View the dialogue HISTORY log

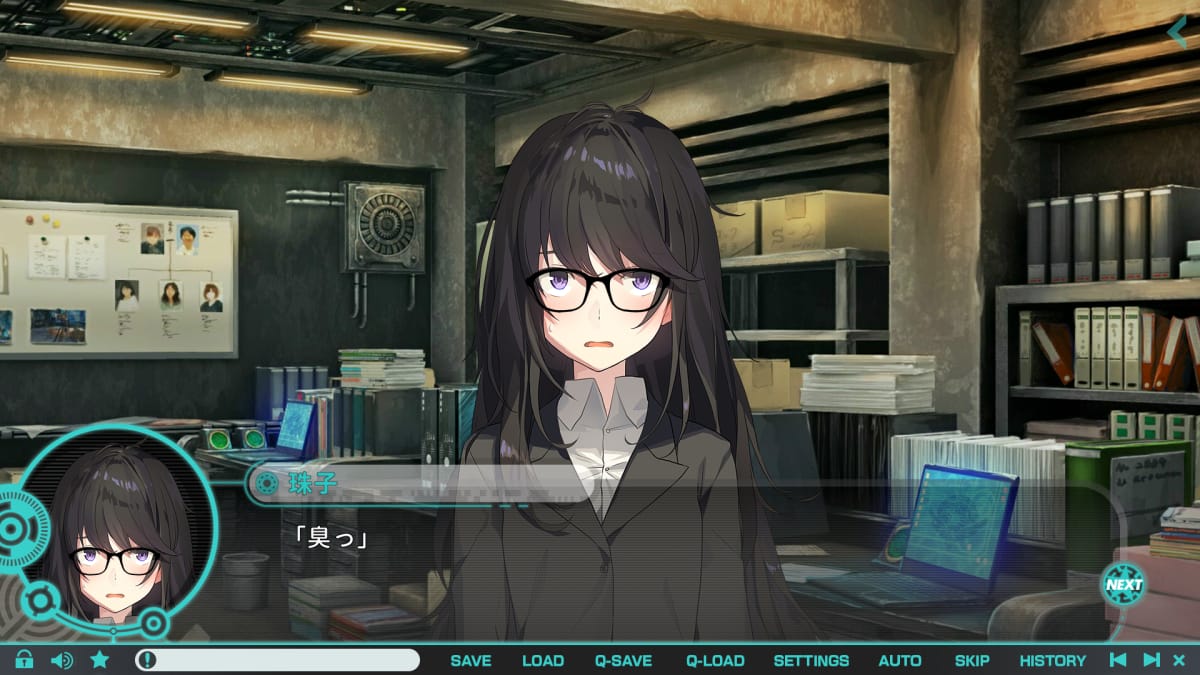click(1052, 660)
